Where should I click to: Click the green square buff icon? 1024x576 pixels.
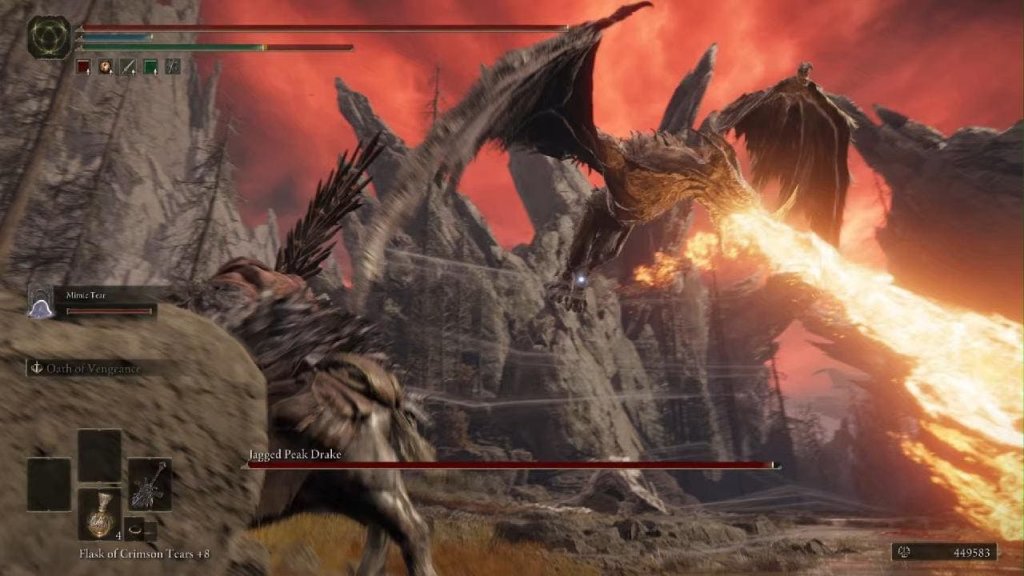150,67
